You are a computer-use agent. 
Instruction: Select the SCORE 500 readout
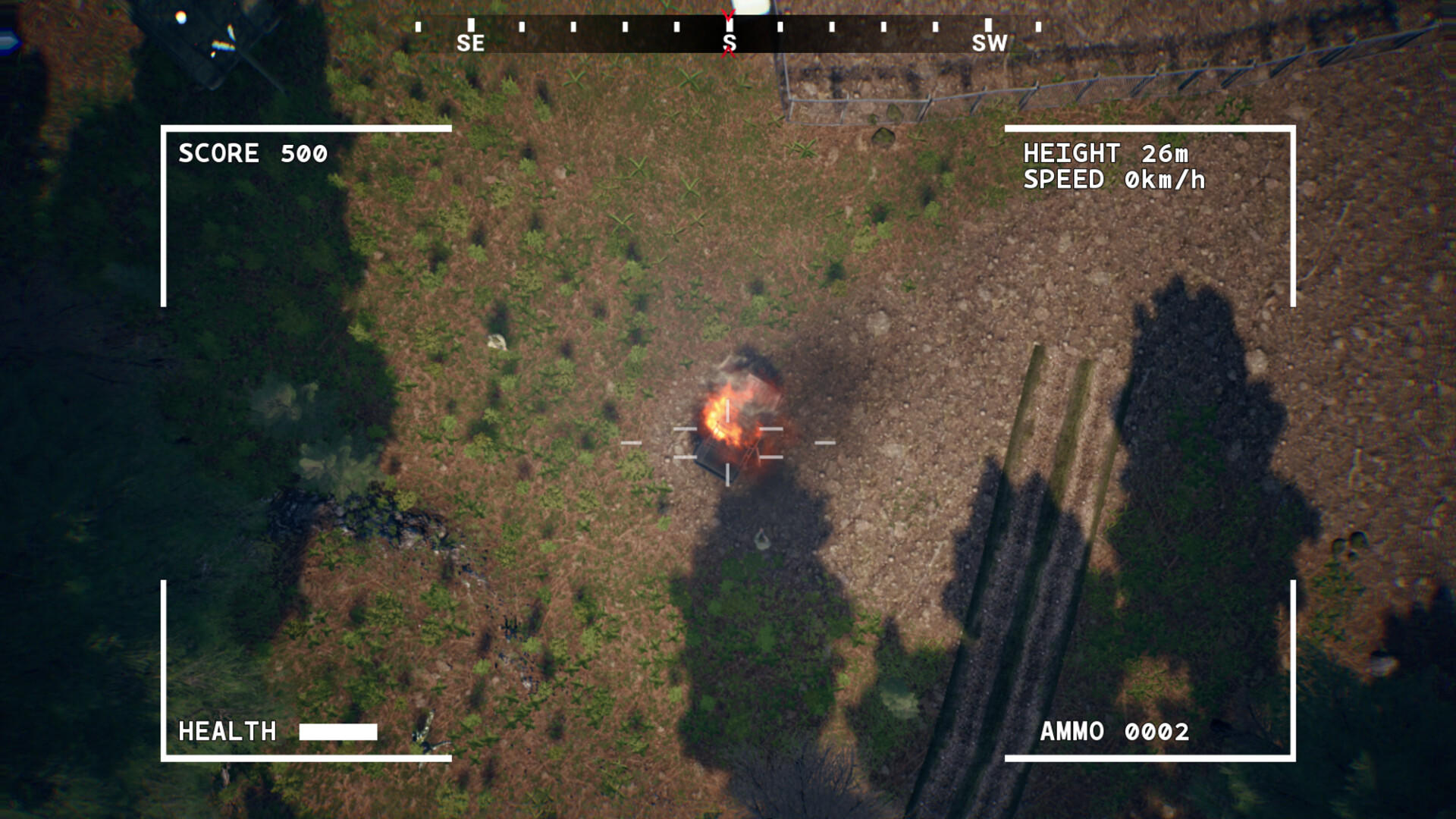(253, 154)
